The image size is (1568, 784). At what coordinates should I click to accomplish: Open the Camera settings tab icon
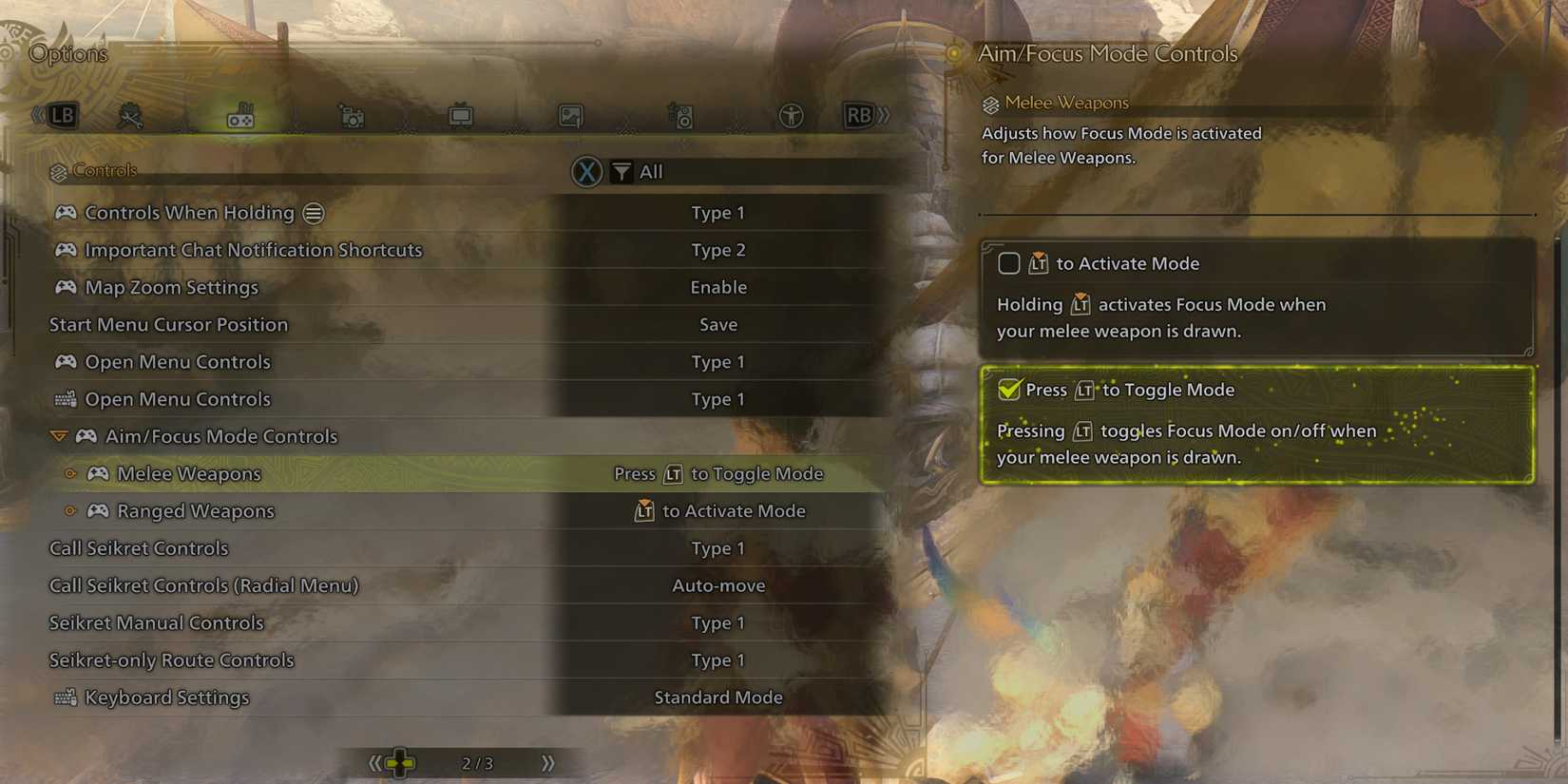coord(352,114)
